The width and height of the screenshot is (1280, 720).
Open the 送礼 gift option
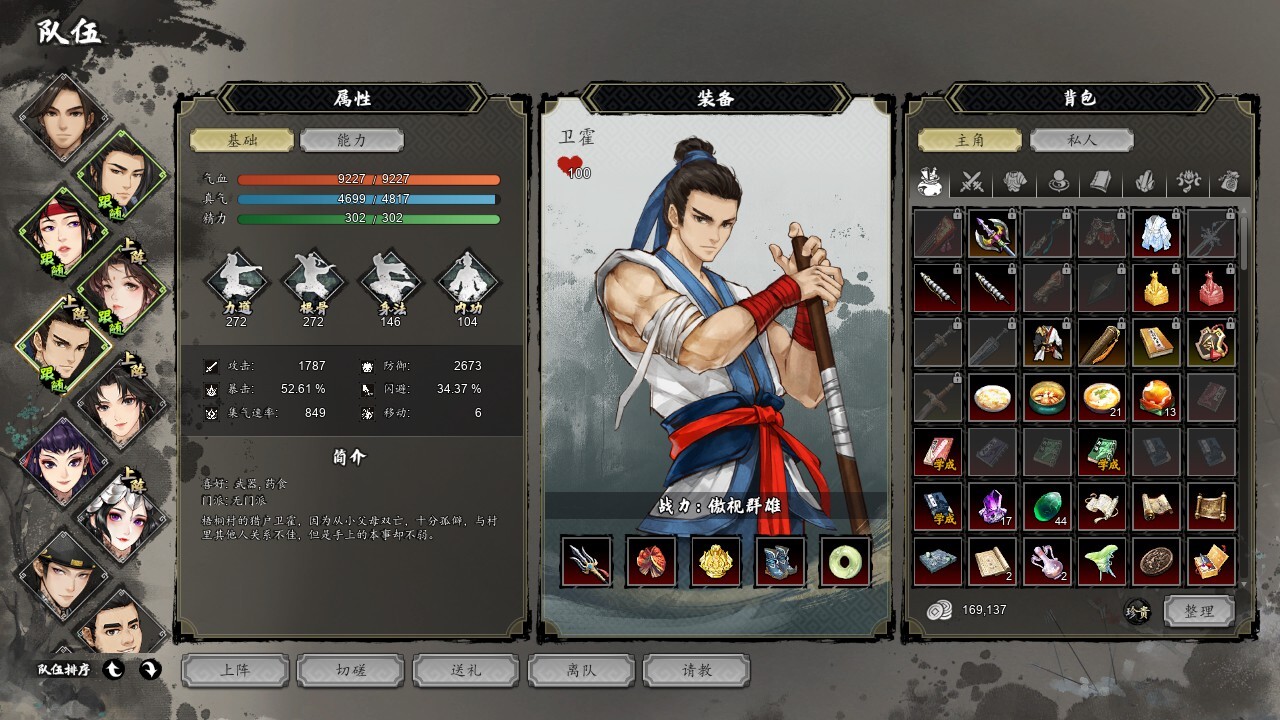(466, 670)
